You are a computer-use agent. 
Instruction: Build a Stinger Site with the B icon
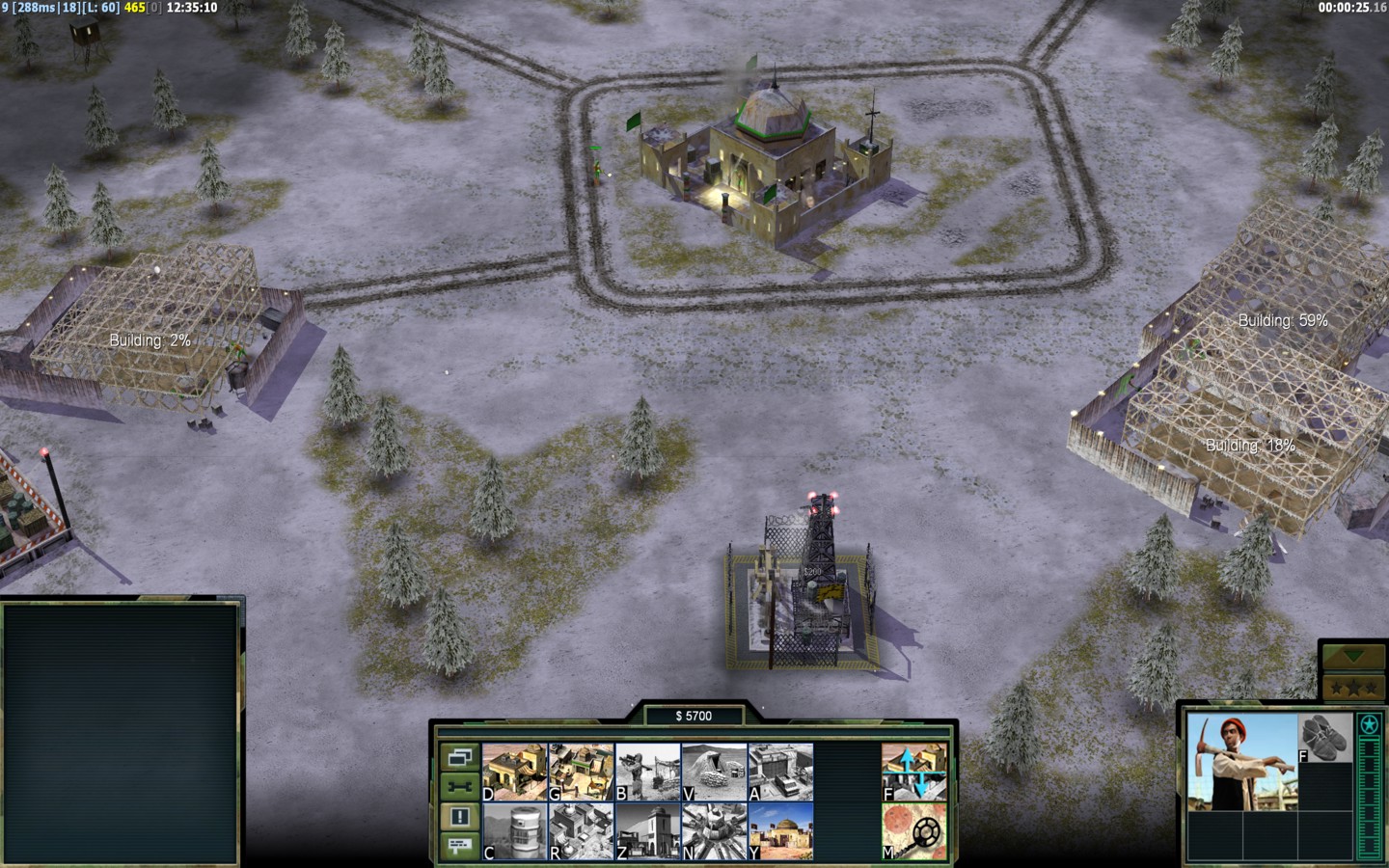pos(647,772)
